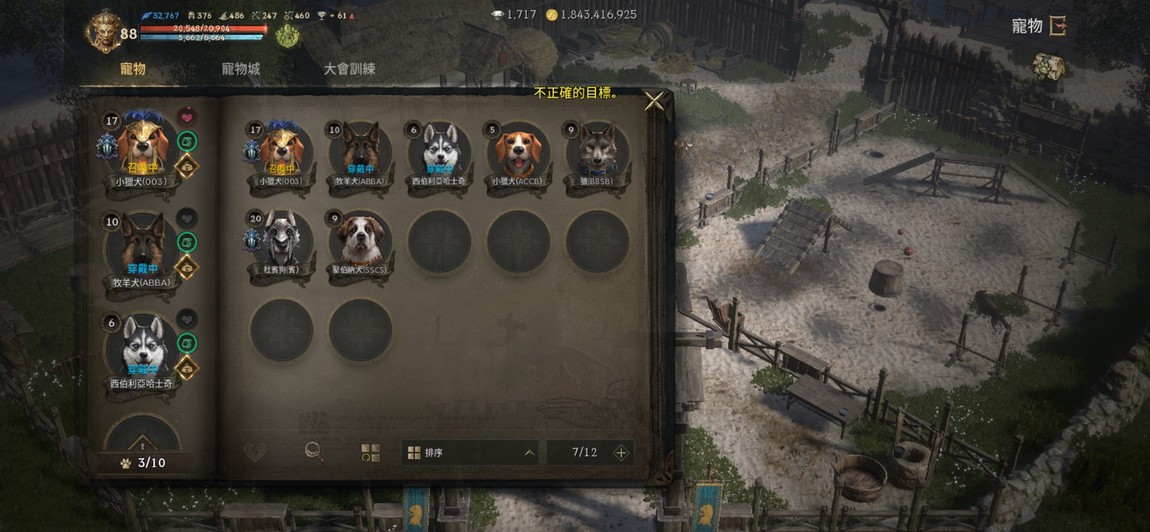
Task: Choose the 狼(BBSB) wolf pet
Action: (597, 153)
